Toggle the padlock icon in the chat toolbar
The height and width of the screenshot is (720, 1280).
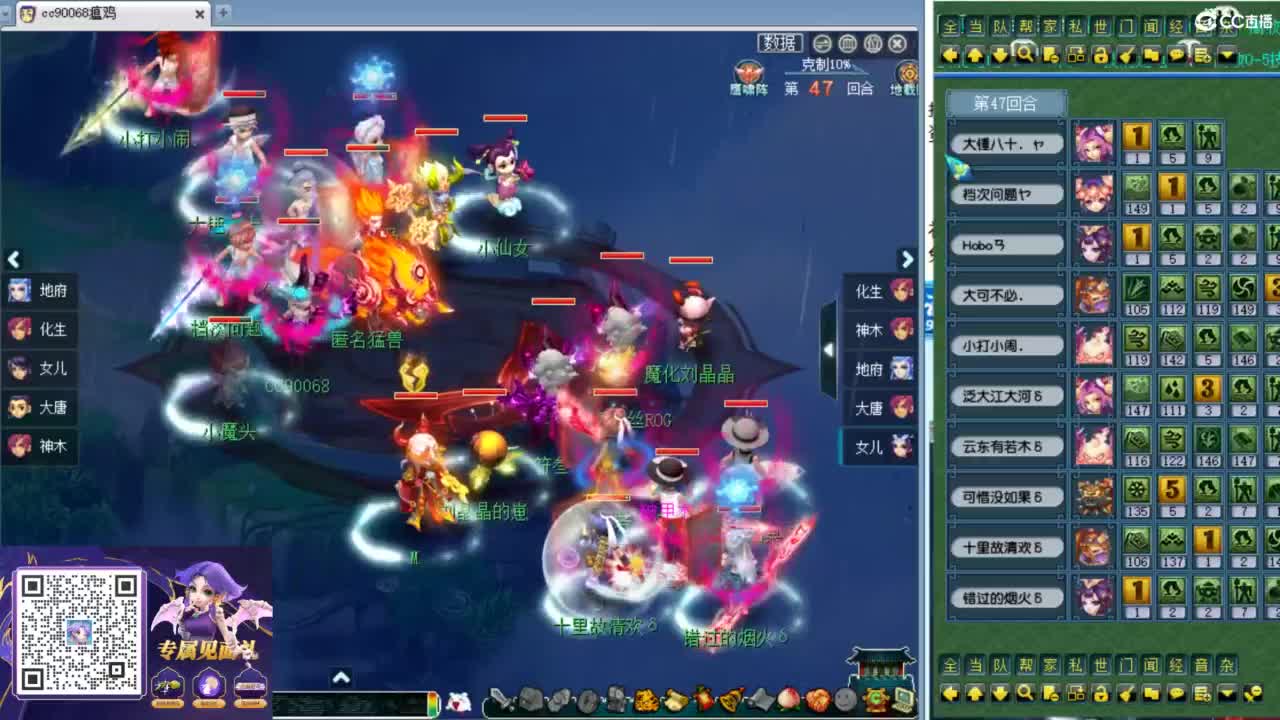1102,55
